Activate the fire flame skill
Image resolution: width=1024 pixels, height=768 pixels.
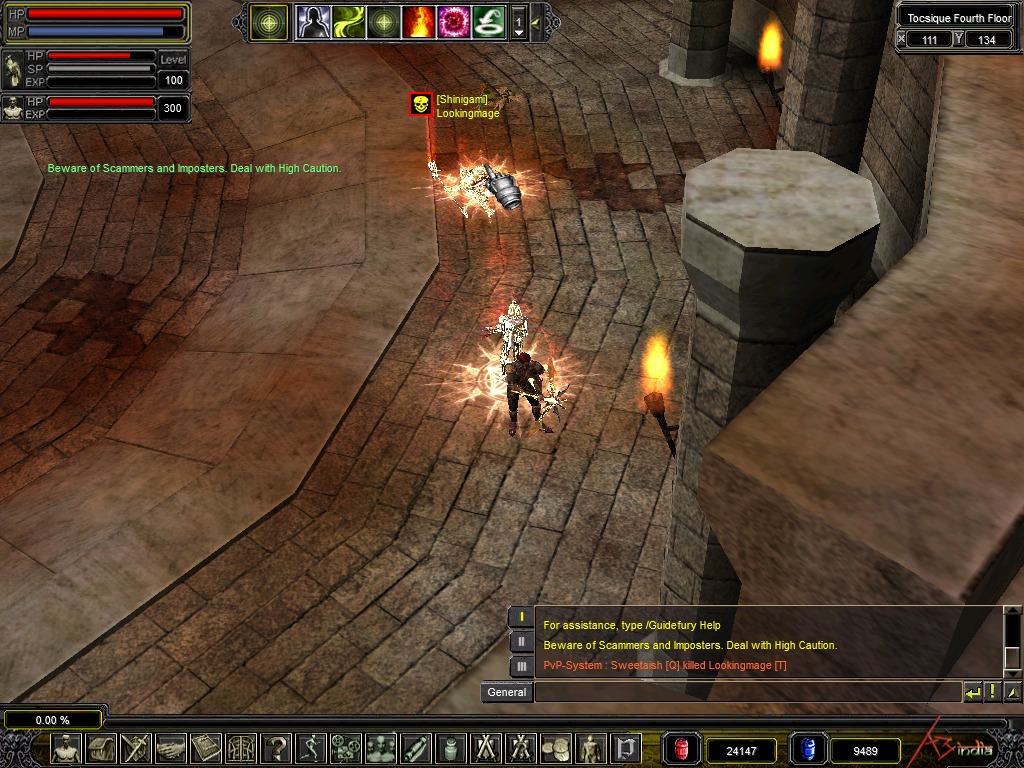(x=418, y=22)
